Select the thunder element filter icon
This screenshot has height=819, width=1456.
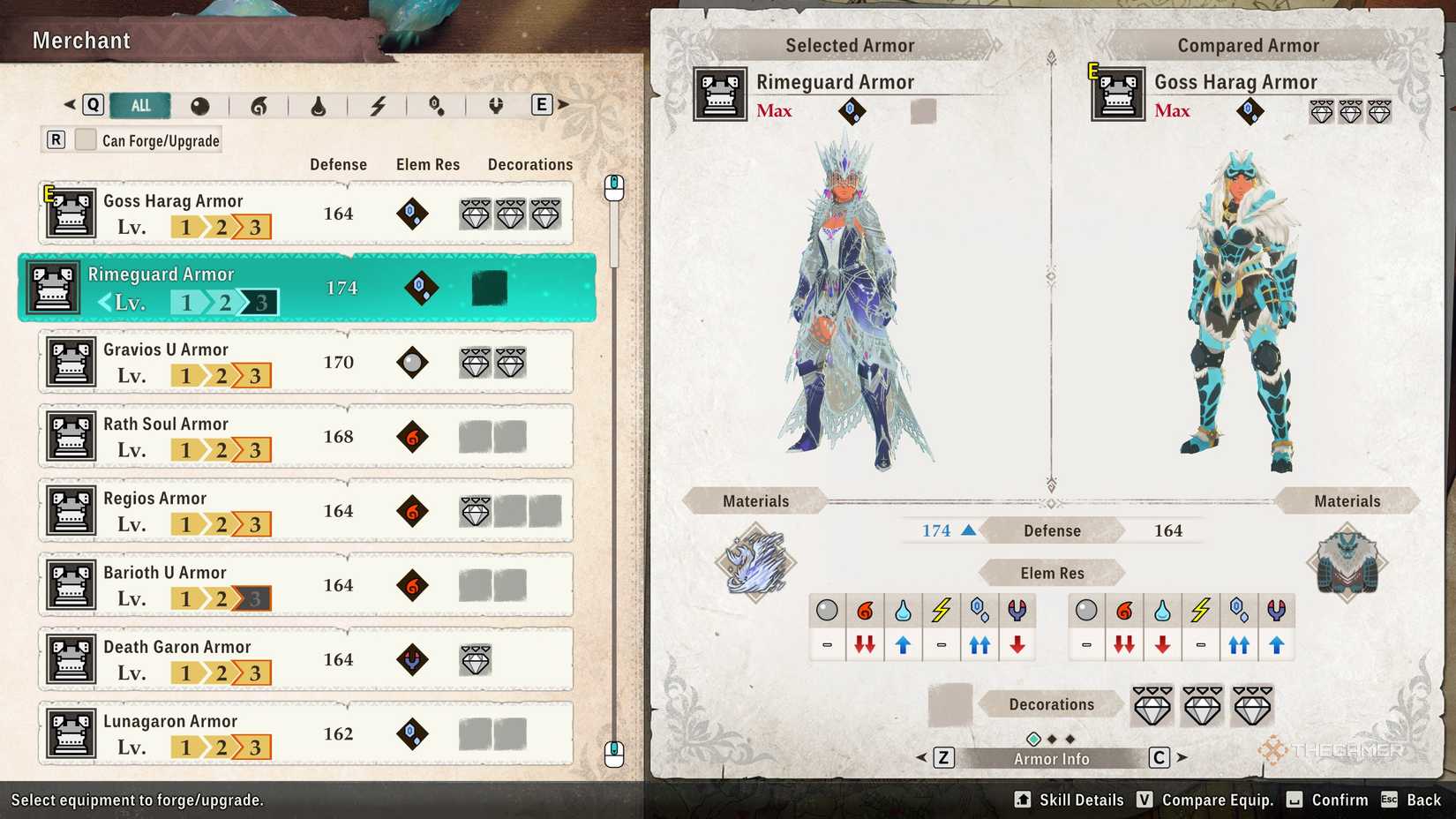[378, 107]
